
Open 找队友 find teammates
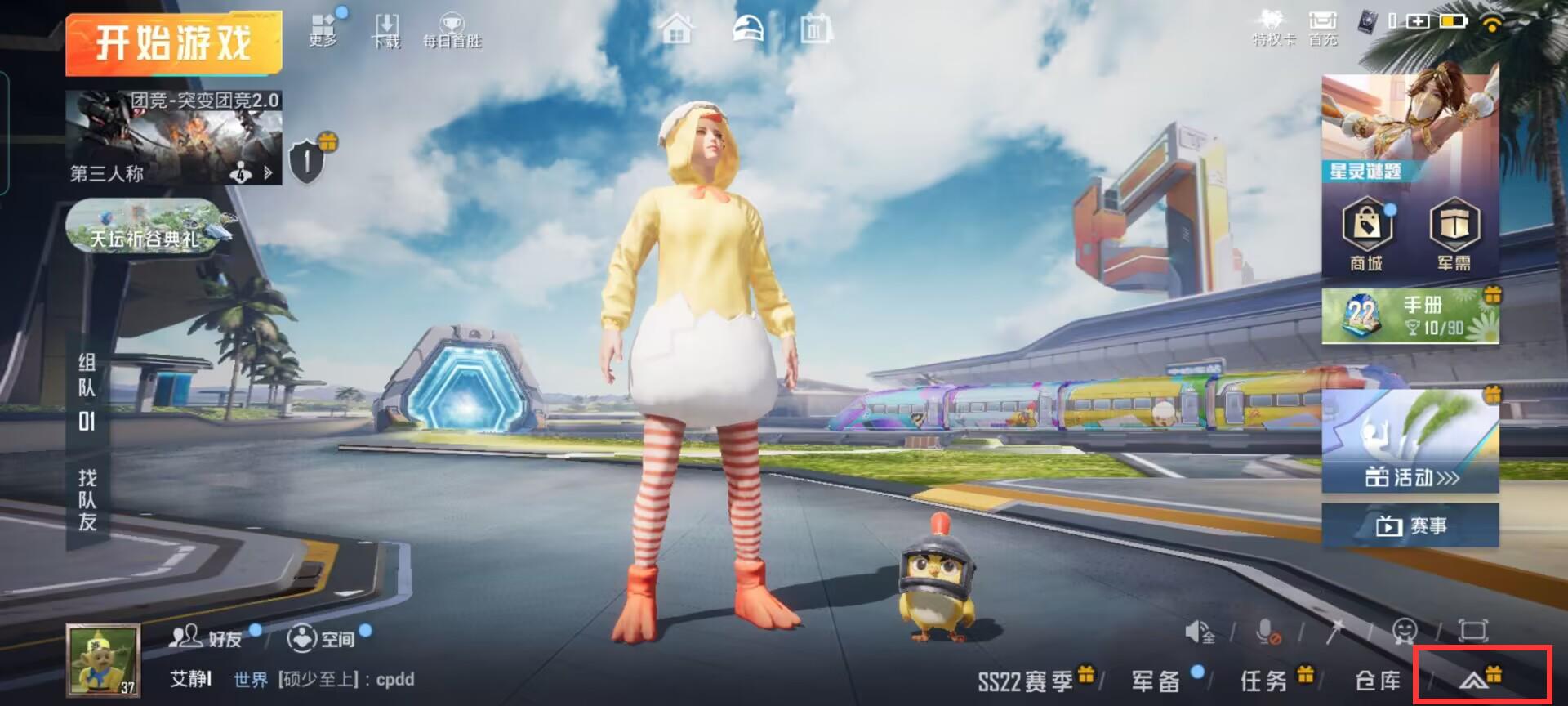click(87, 500)
